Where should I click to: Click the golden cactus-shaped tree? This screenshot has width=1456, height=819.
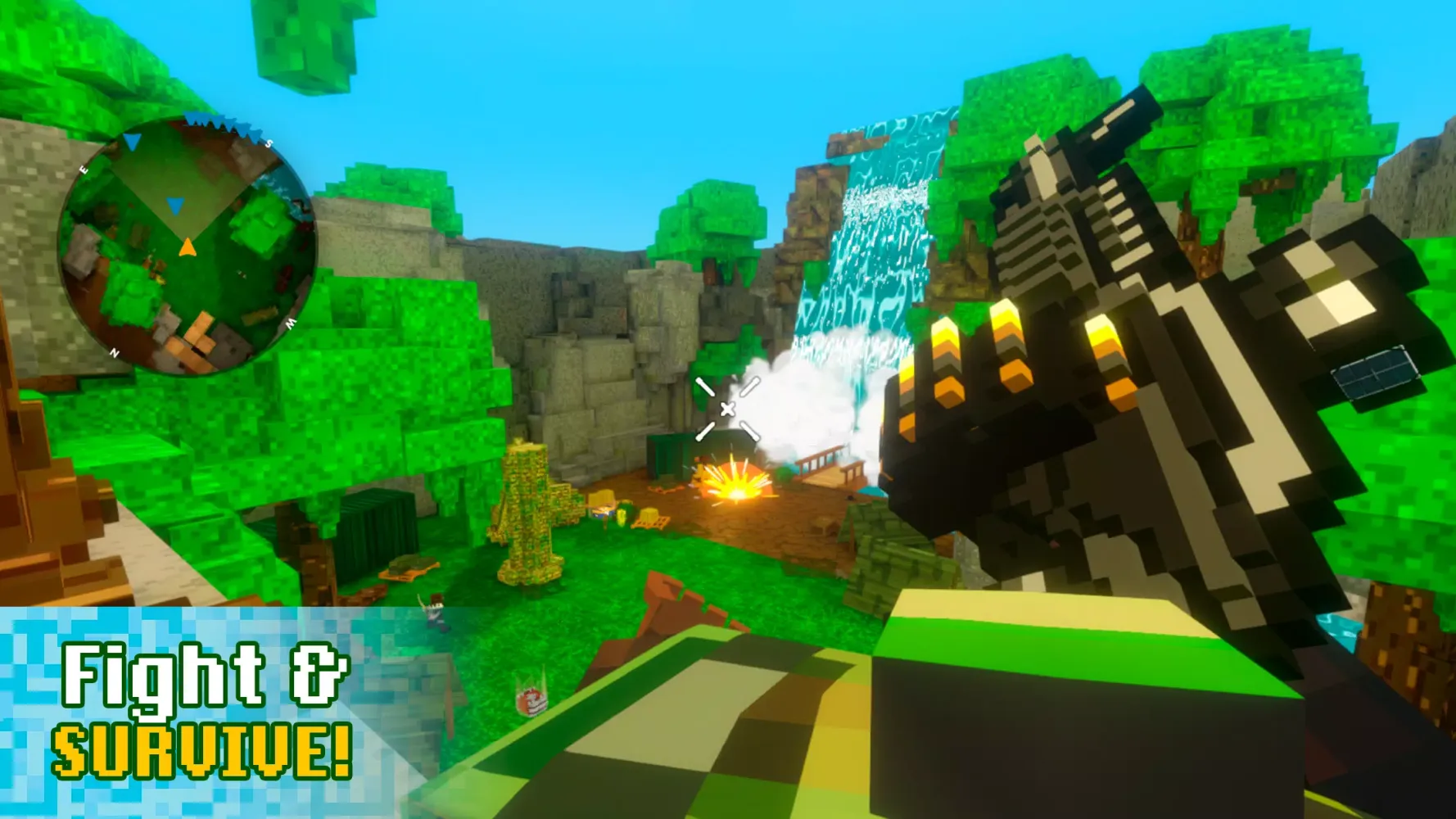pos(528,500)
